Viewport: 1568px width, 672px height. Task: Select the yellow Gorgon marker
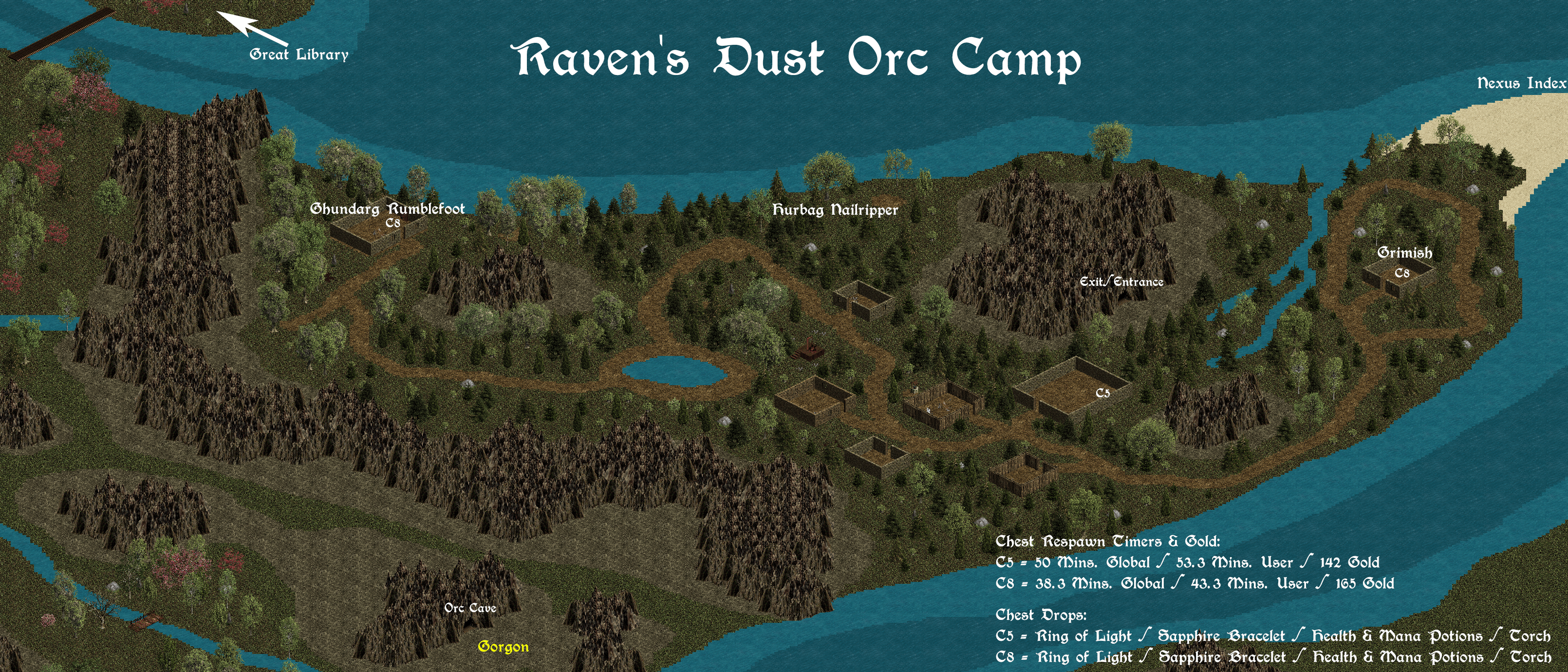(x=503, y=647)
